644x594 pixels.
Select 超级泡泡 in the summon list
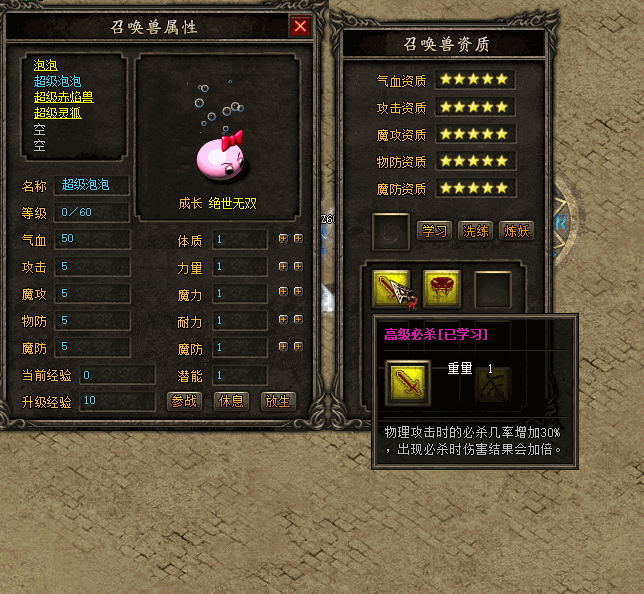[x=58, y=81]
